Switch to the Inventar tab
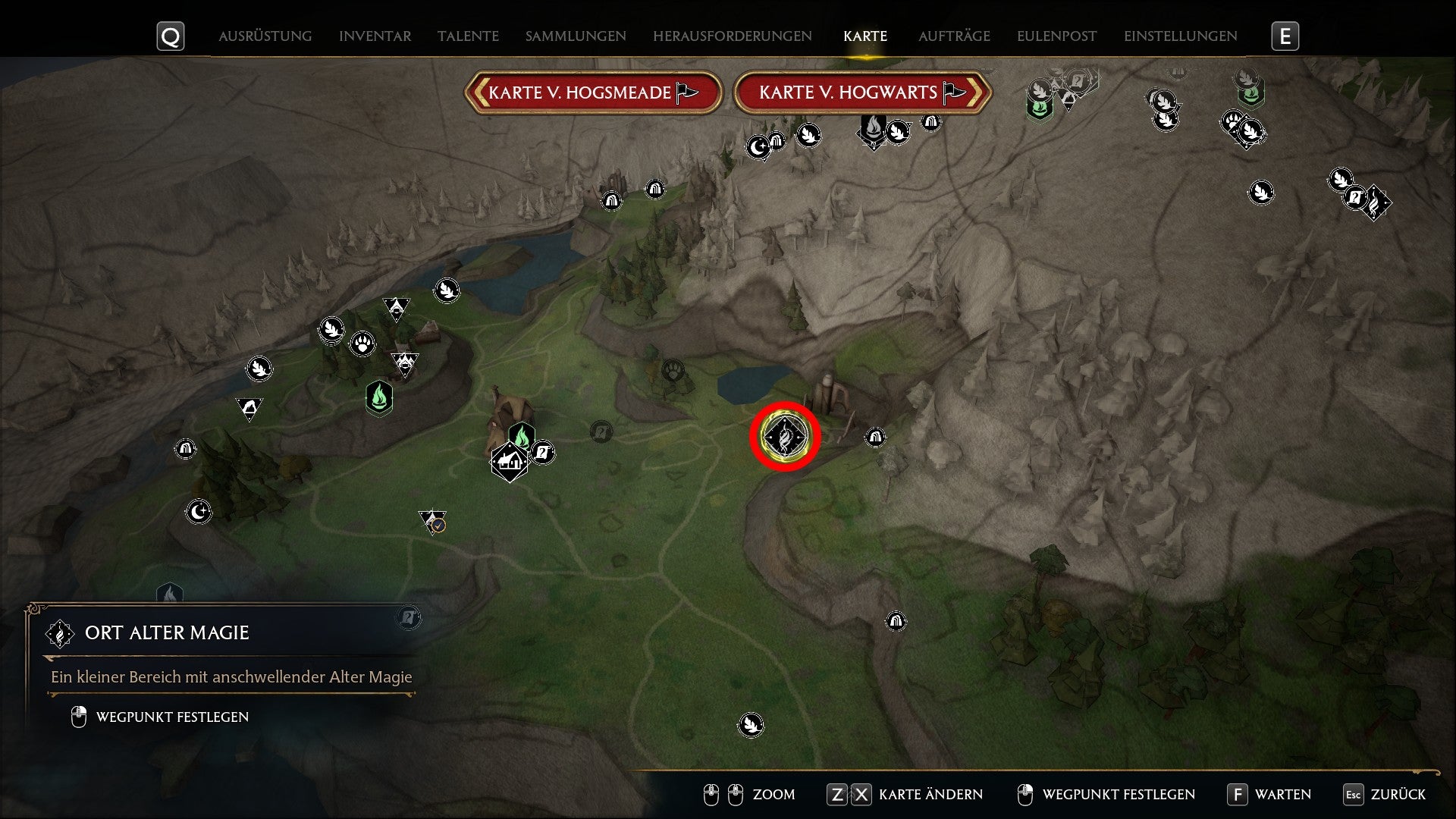Screen dimensions: 1456x819 pos(375,36)
